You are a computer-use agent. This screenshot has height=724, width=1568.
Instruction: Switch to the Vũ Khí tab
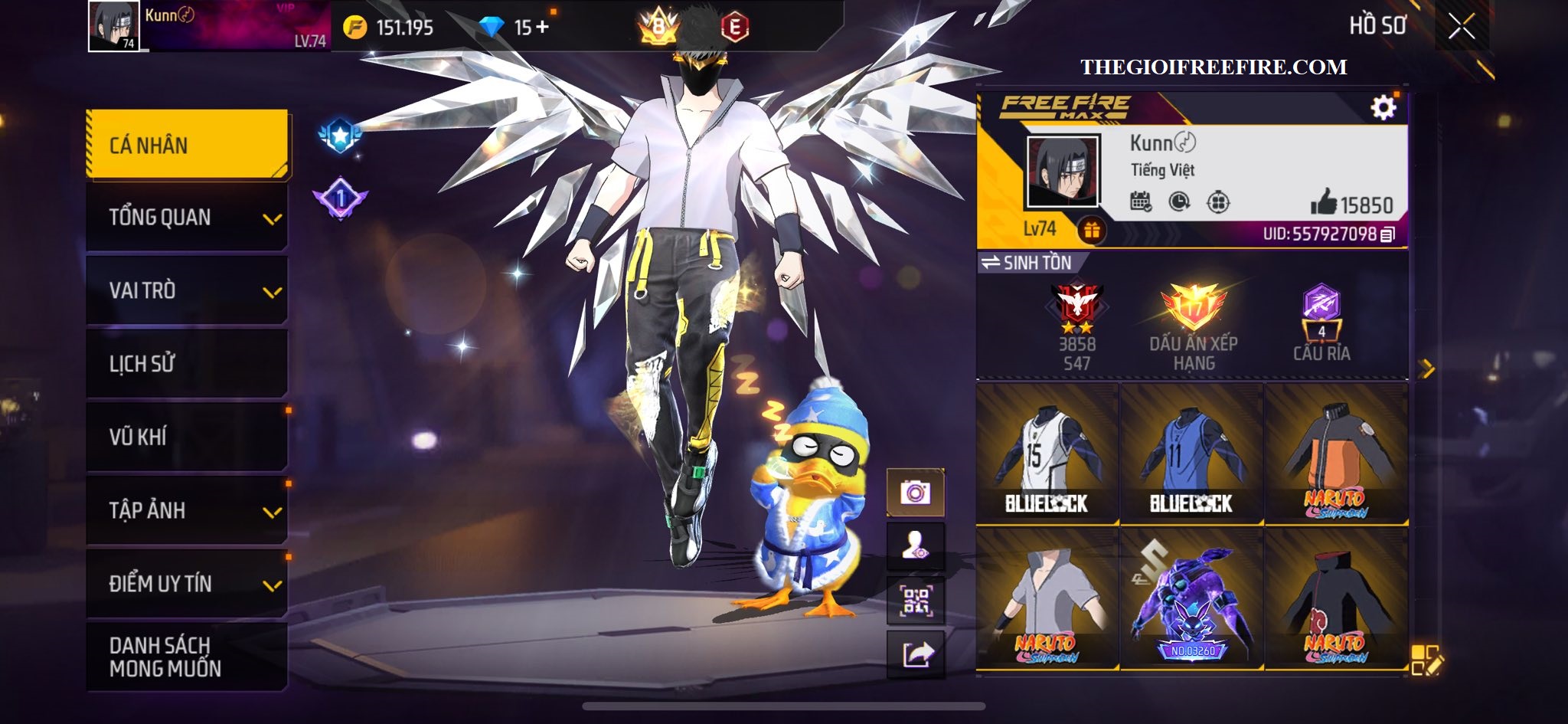click(x=188, y=437)
